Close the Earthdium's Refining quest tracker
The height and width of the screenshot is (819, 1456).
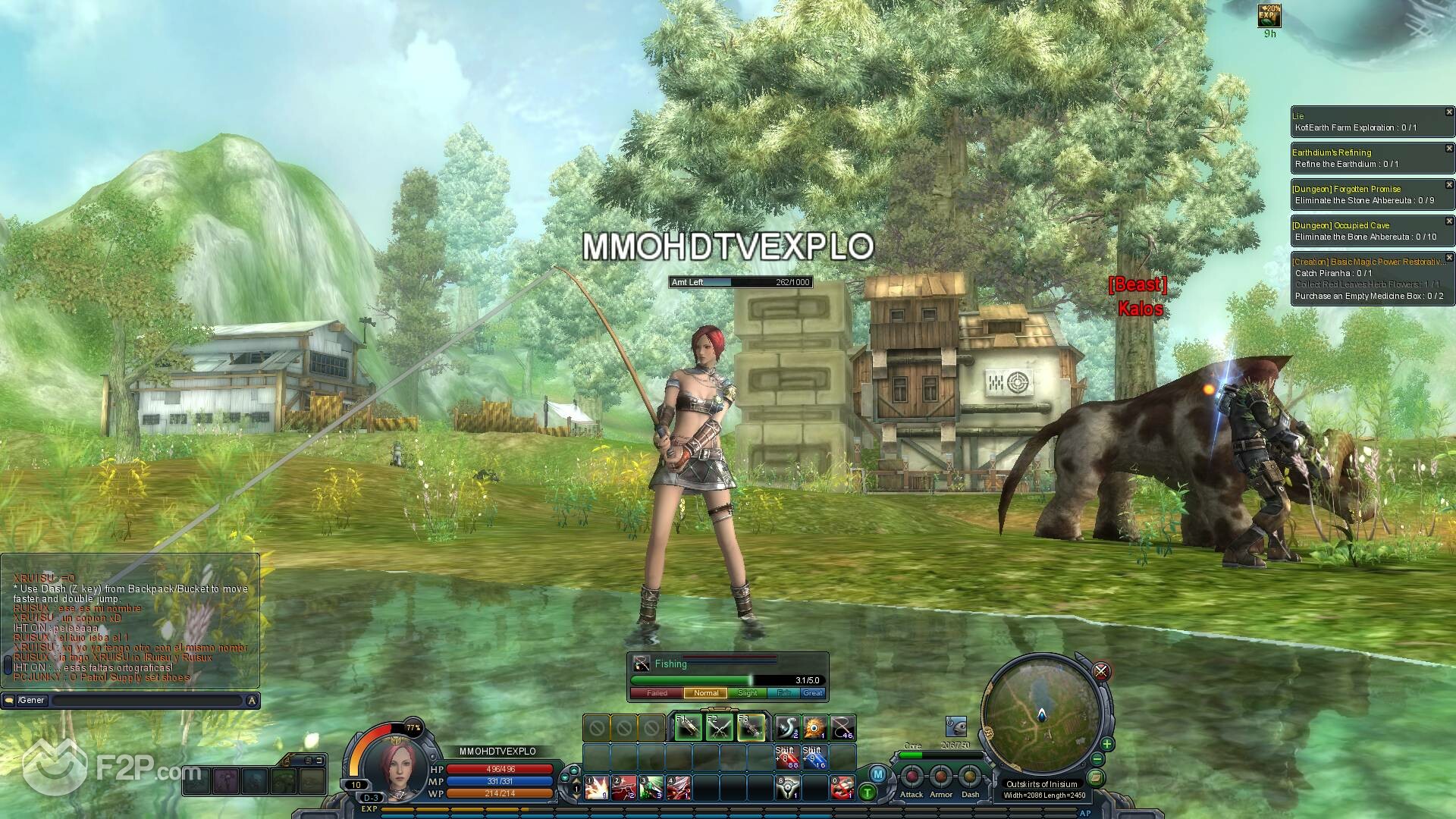[1449, 149]
